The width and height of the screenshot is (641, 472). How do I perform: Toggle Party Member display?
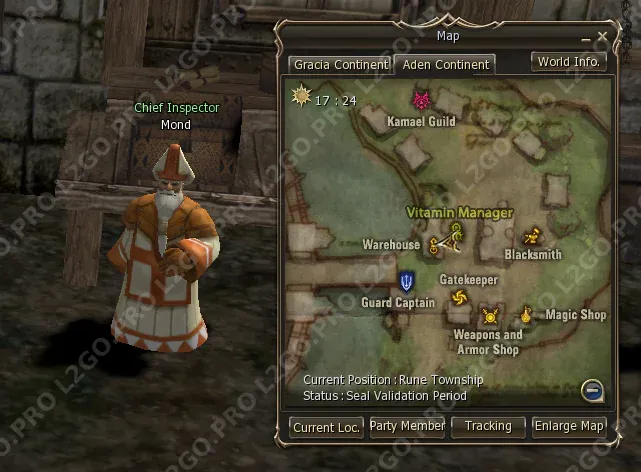[x=407, y=427]
